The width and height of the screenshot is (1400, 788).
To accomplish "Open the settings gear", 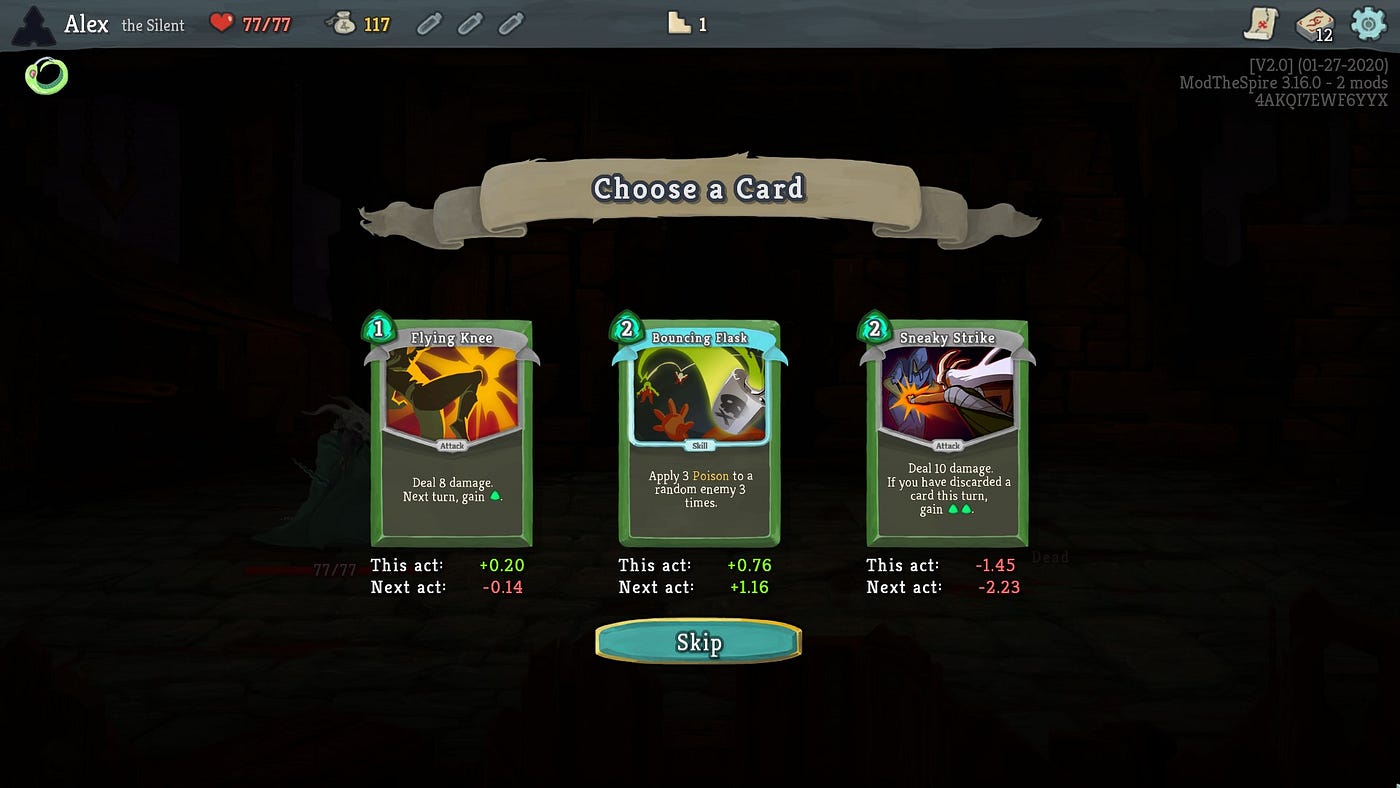I will click(1367, 23).
